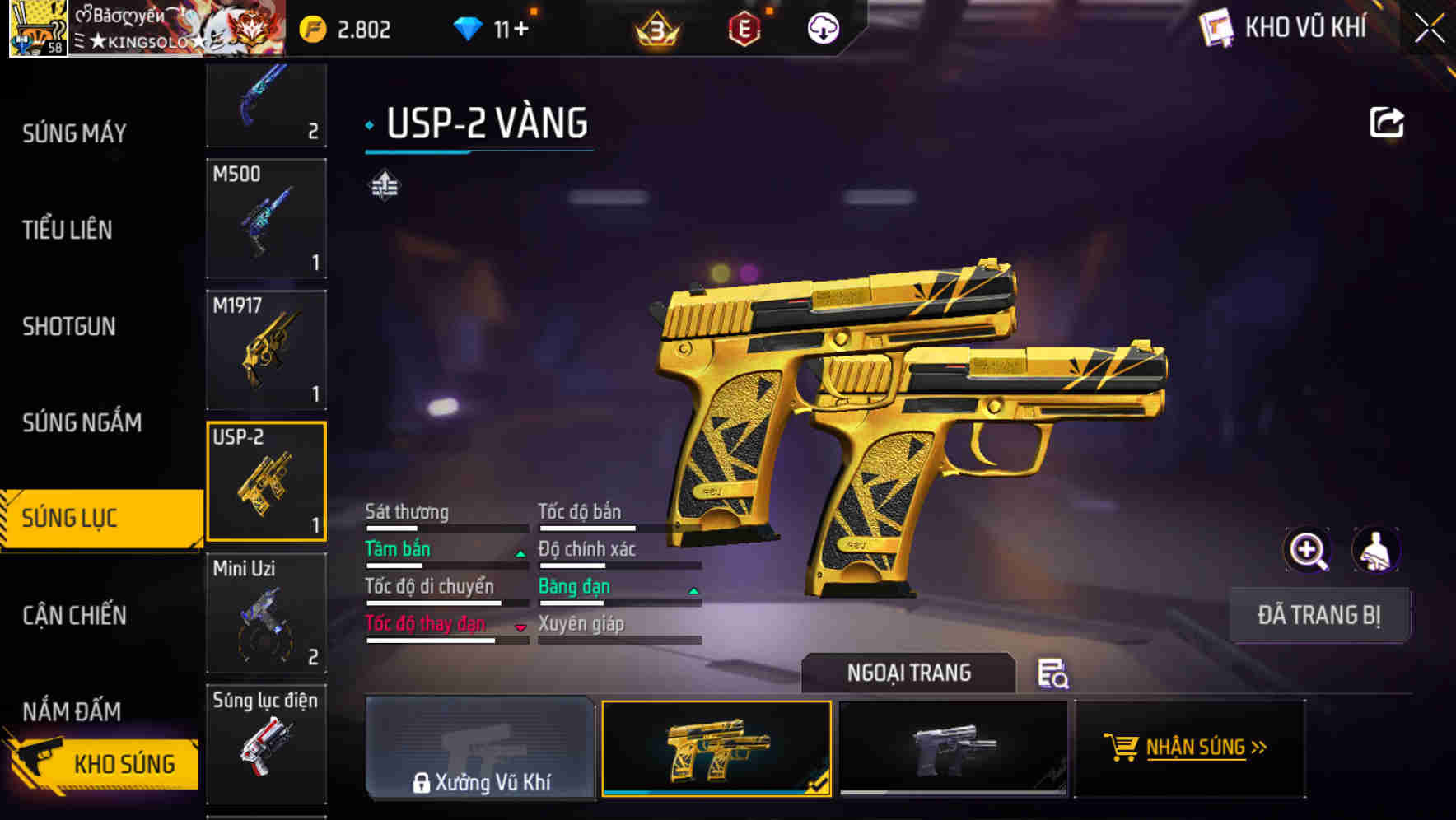Viewport: 1456px width, 820px height.
Task: Click the Băng đạn stat upgrade arrow
Action: click(x=693, y=590)
